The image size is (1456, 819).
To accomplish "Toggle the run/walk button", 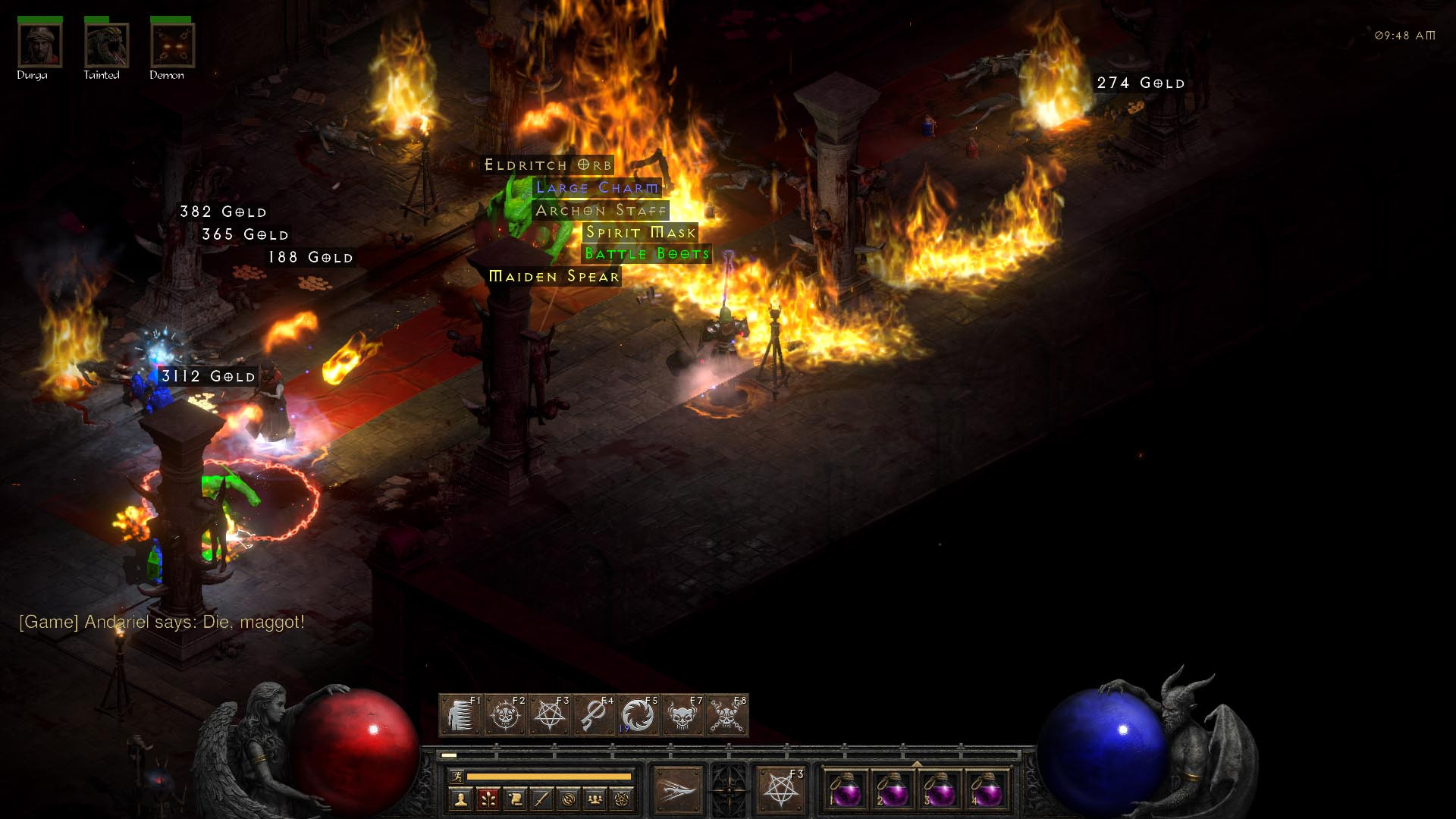I will [457, 777].
